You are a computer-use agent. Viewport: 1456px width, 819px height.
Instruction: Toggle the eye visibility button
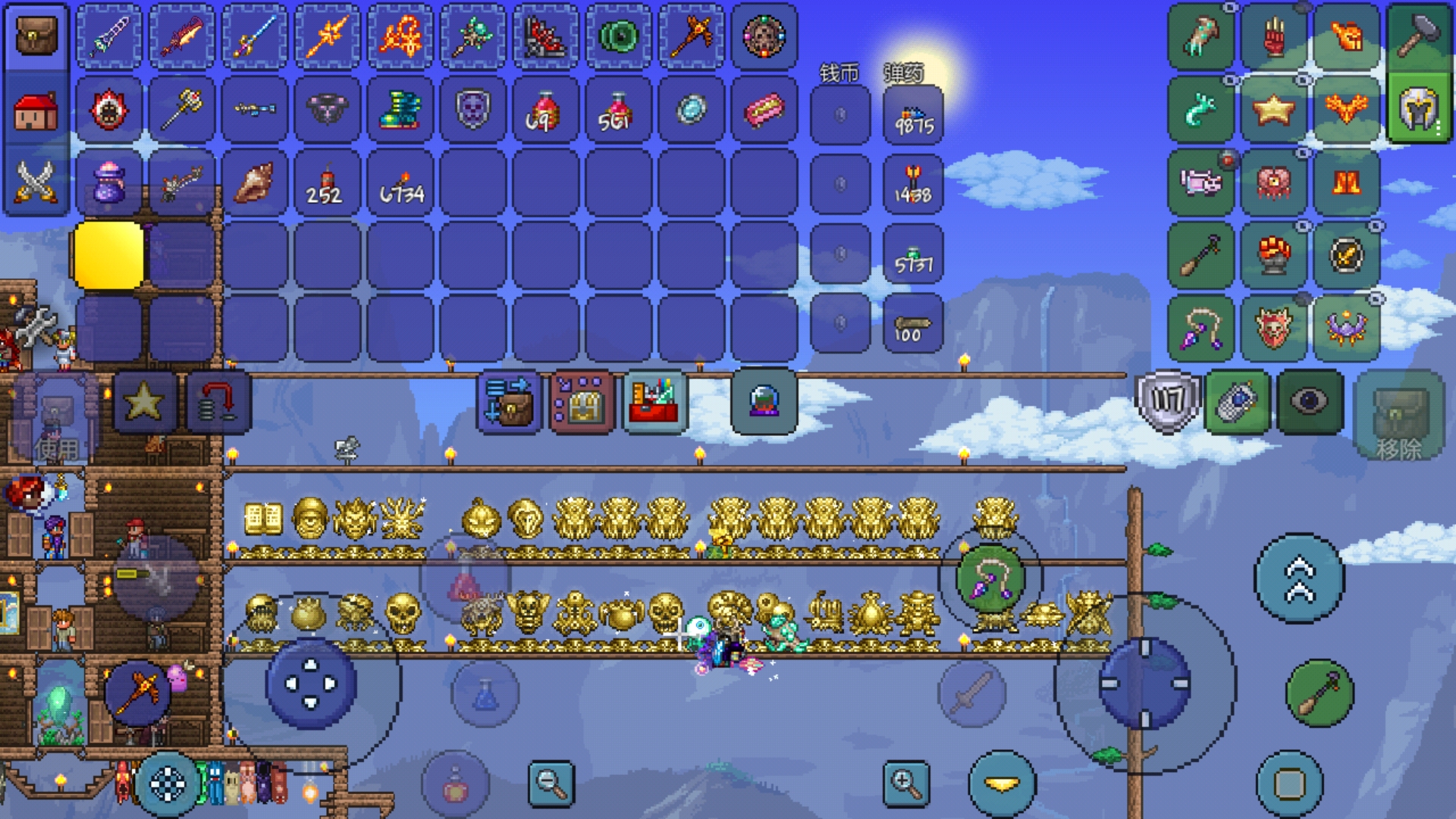click(1310, 402)
